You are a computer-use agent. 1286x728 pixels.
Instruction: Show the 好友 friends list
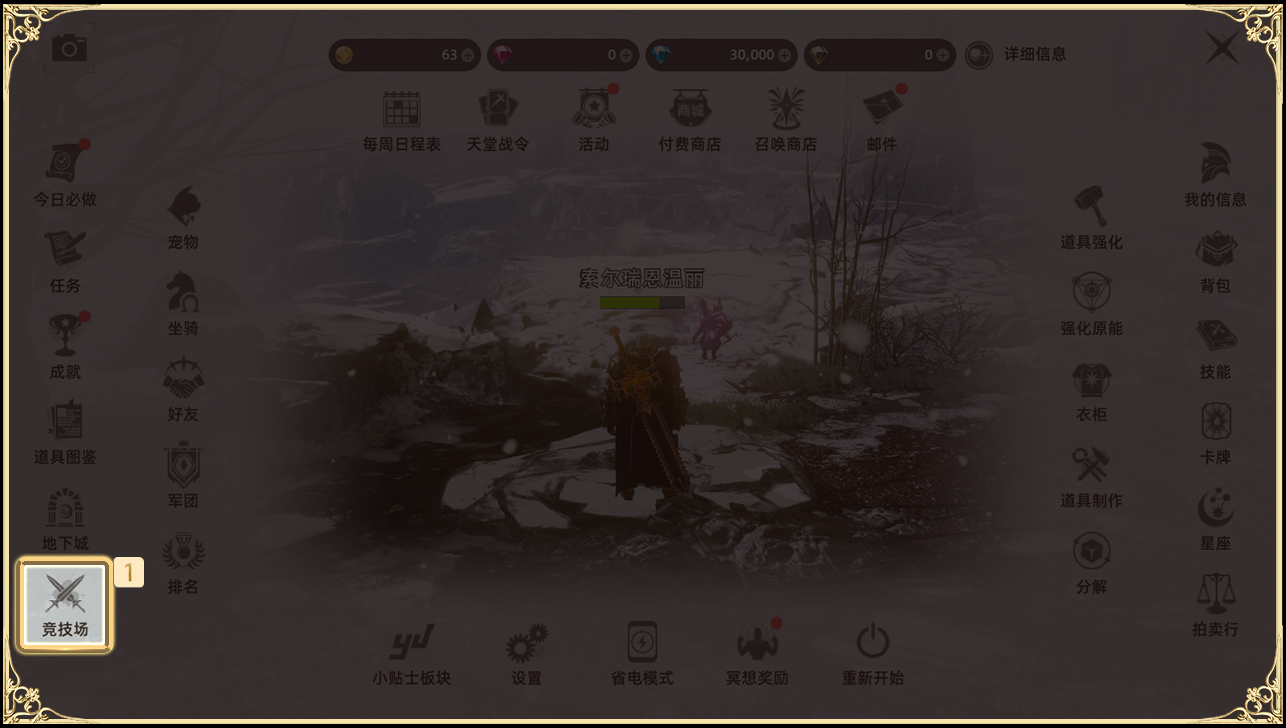click(x=183, y=390)
